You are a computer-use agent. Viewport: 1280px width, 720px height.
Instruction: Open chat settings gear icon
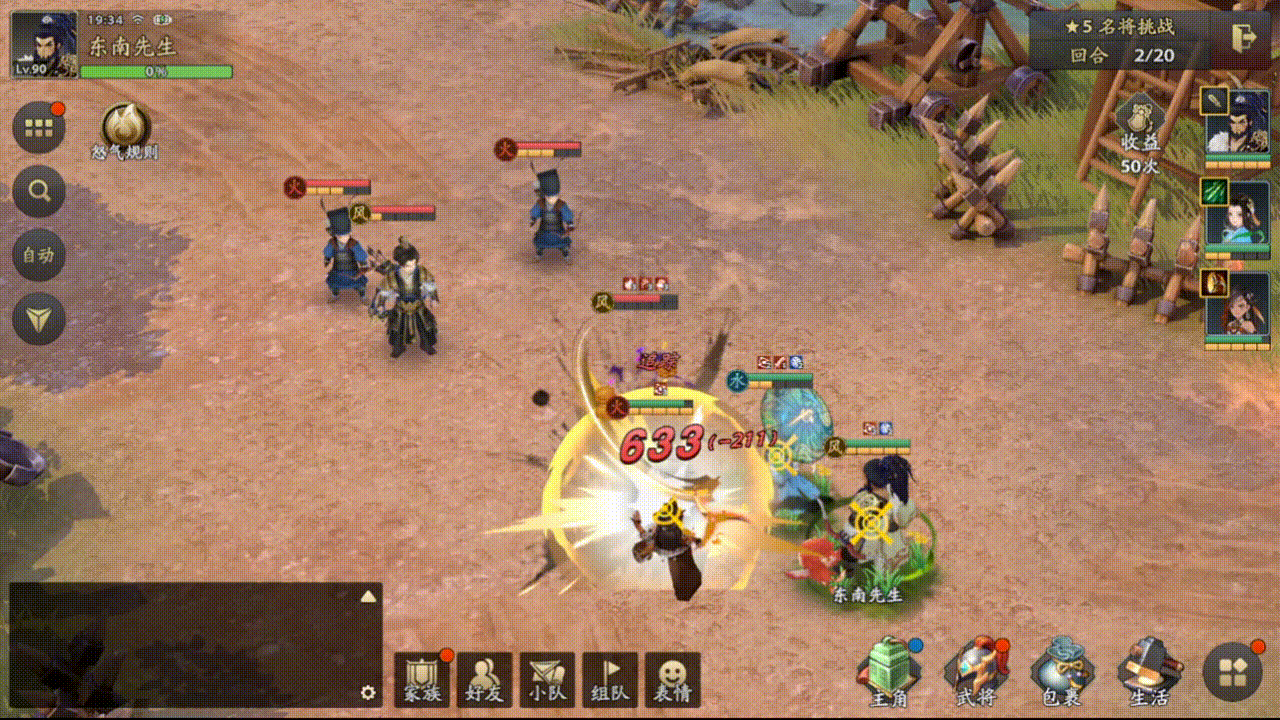[368, 692]
